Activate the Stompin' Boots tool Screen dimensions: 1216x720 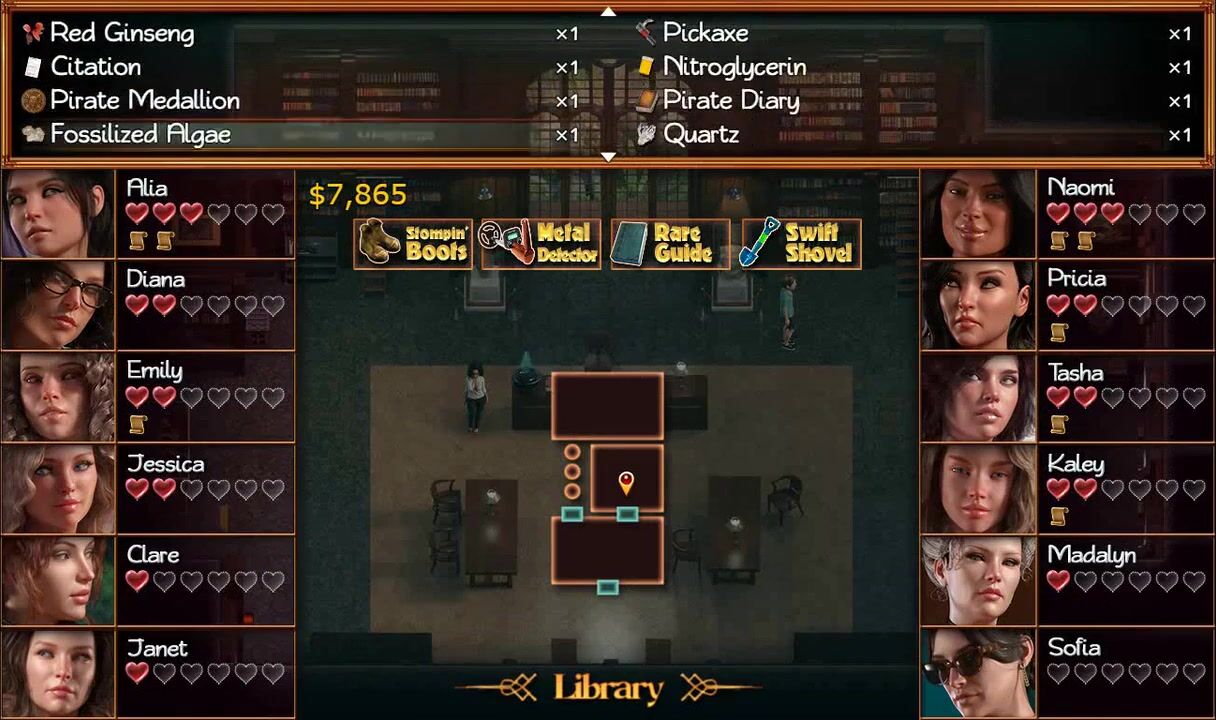pyautogui.click(x=413, y=243)
